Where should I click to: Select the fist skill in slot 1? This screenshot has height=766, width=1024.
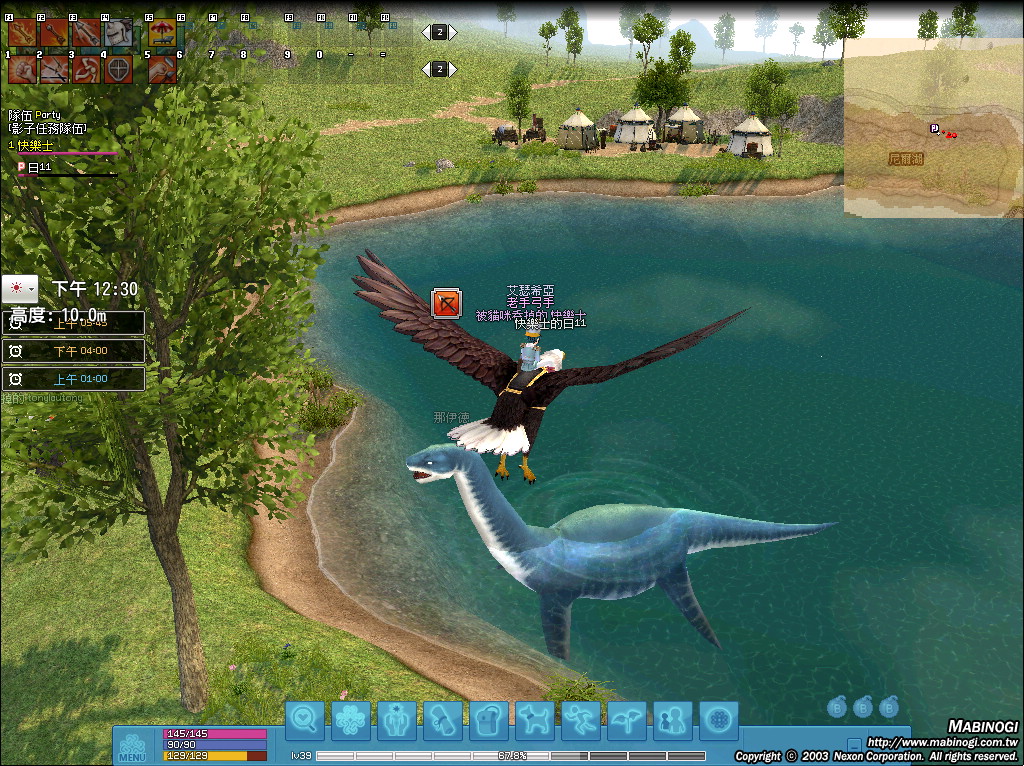coord(22,68)
